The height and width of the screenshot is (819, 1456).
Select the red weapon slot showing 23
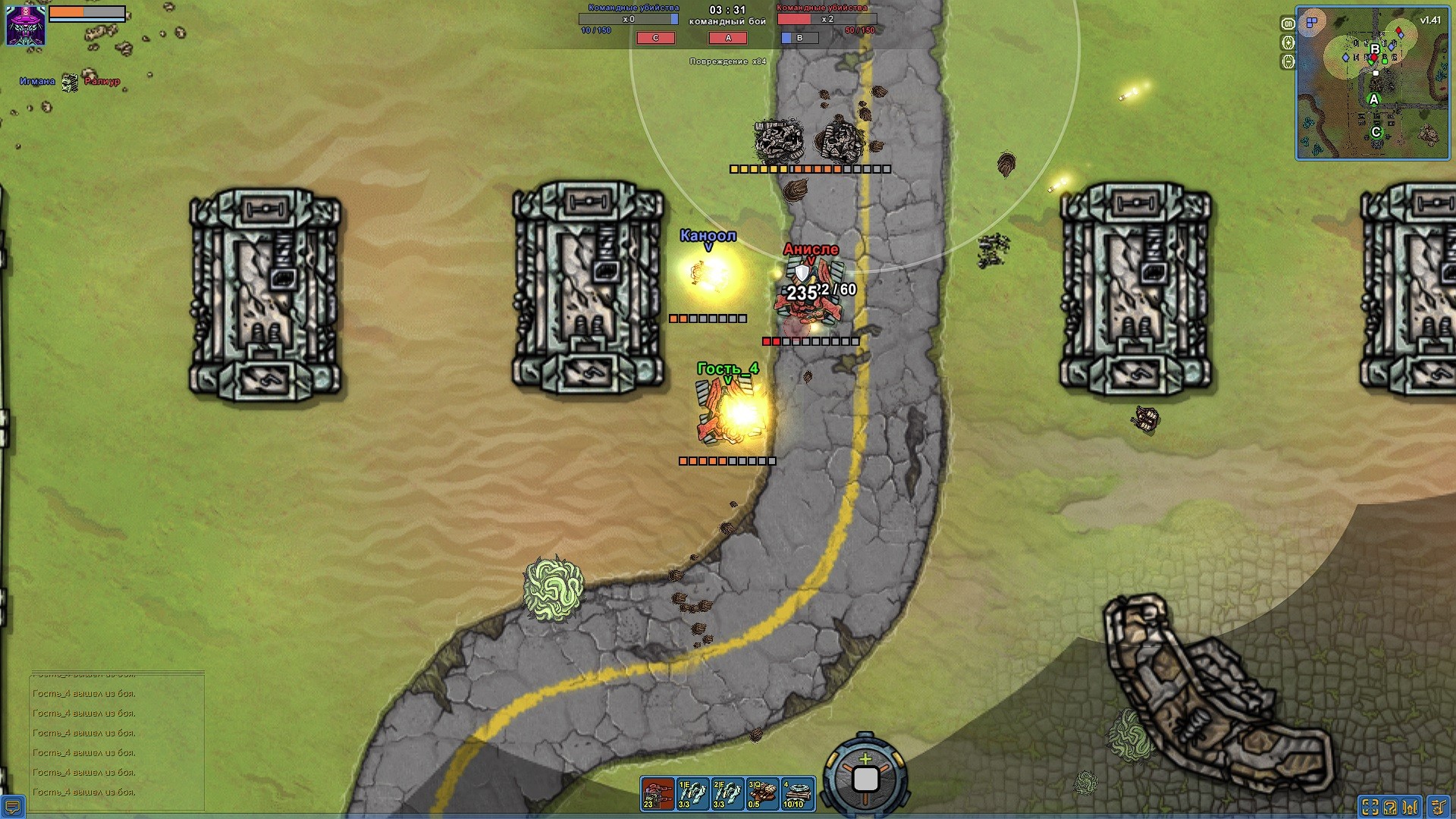click(657, 793)
